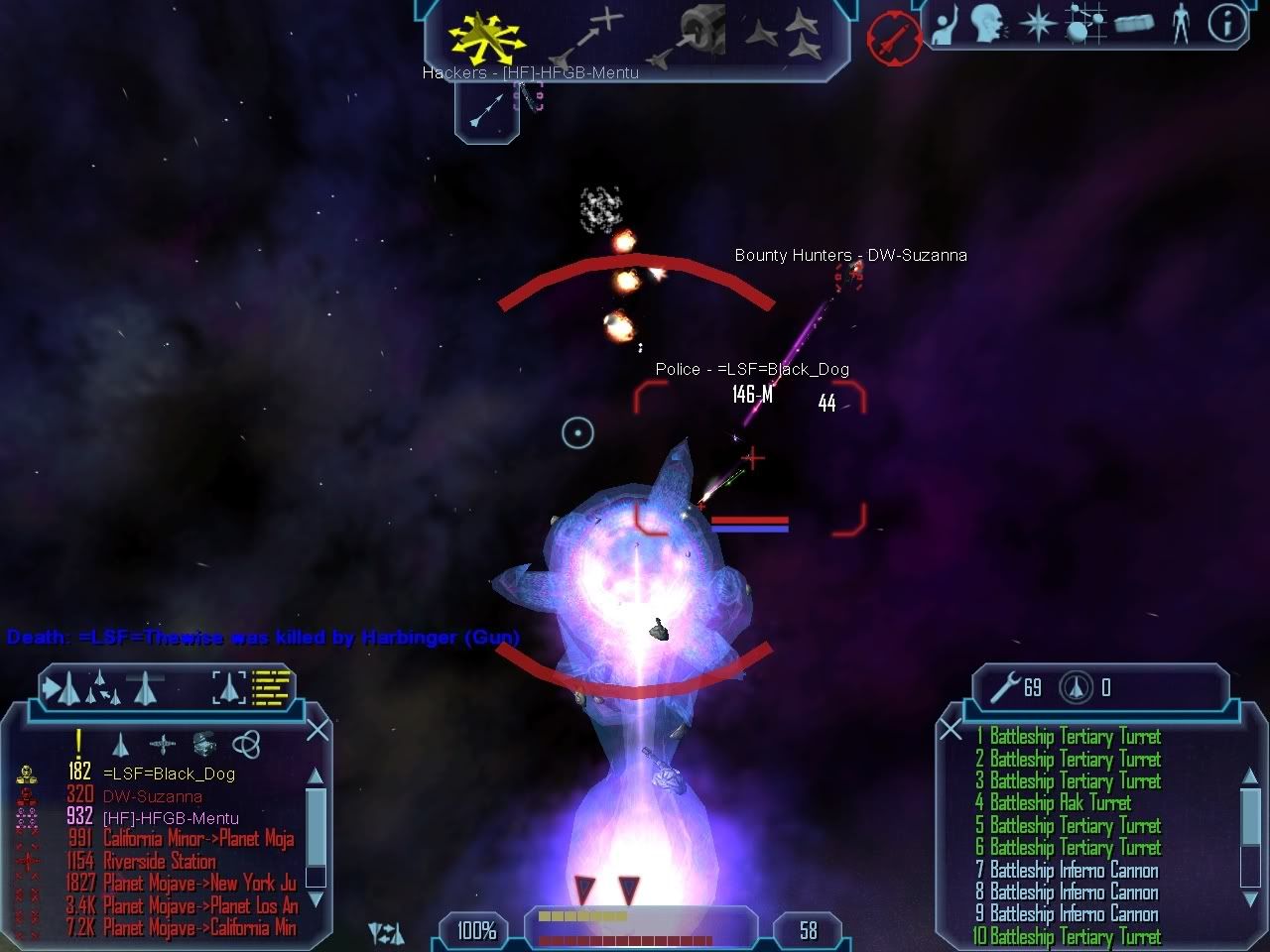The width and height of the screenshot is (1270, 952).
Task: Choose the Dock maneuver icon
Action: tap(689, 38)
